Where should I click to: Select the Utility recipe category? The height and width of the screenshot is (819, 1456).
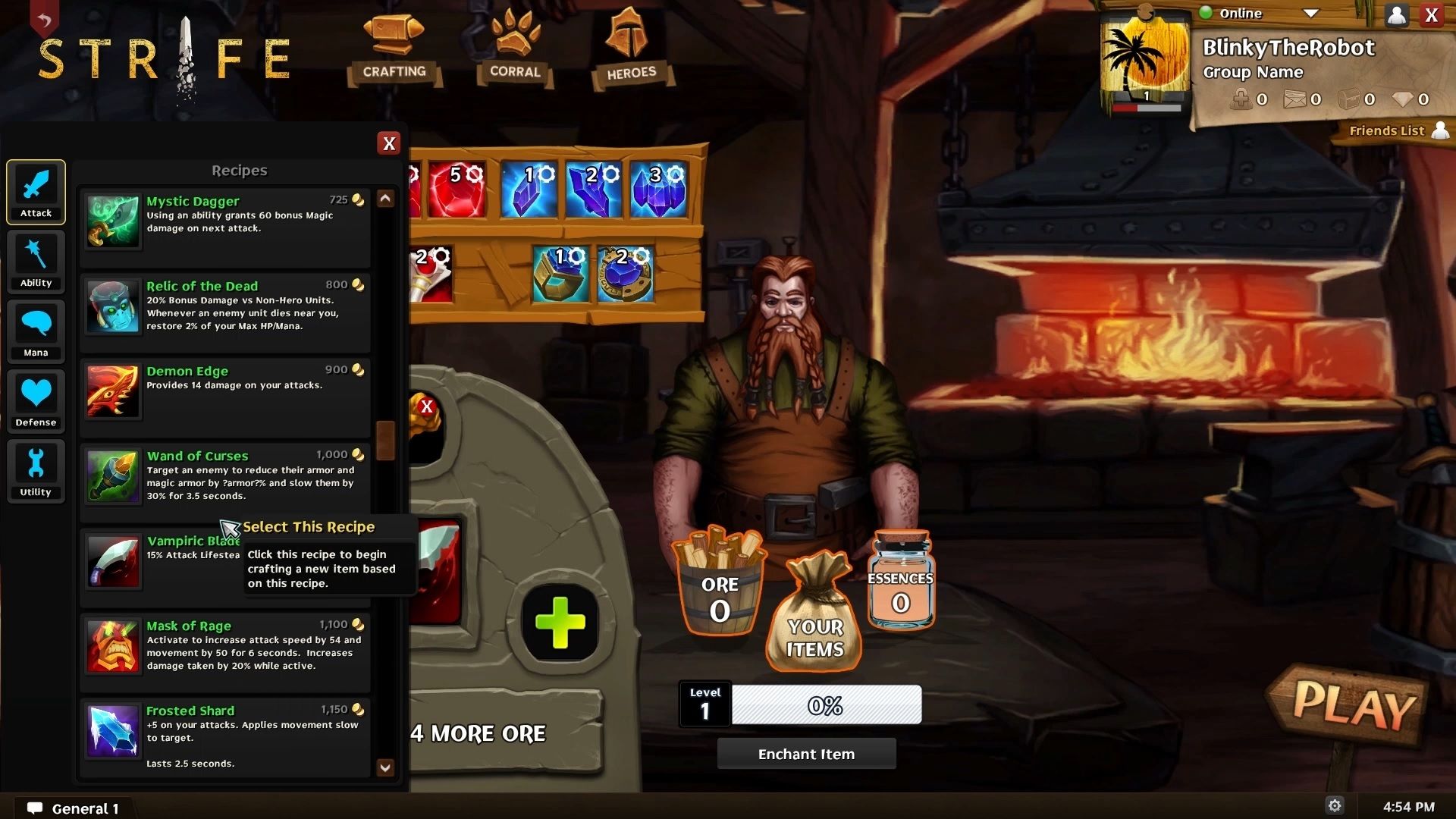coord(36,470)
